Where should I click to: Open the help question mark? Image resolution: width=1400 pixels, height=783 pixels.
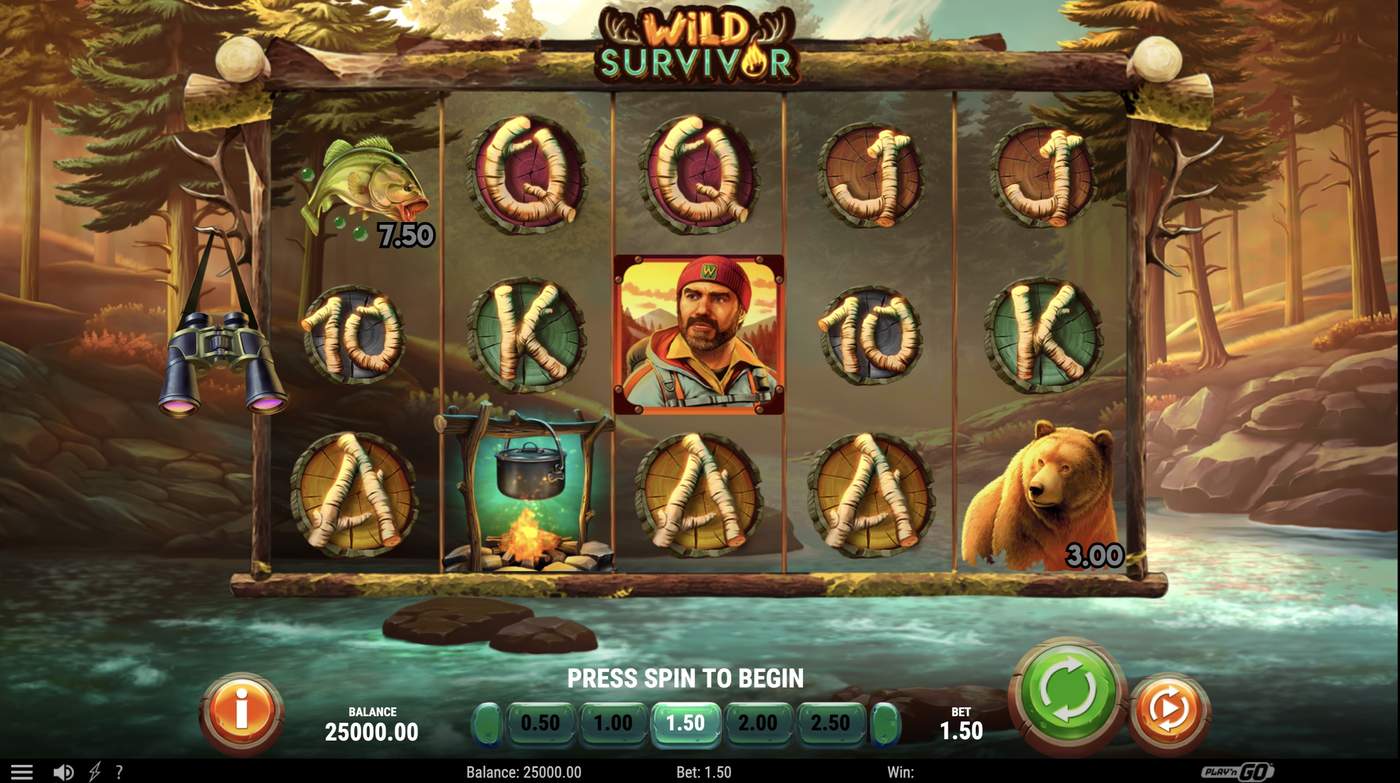click(x=119, y=771)
